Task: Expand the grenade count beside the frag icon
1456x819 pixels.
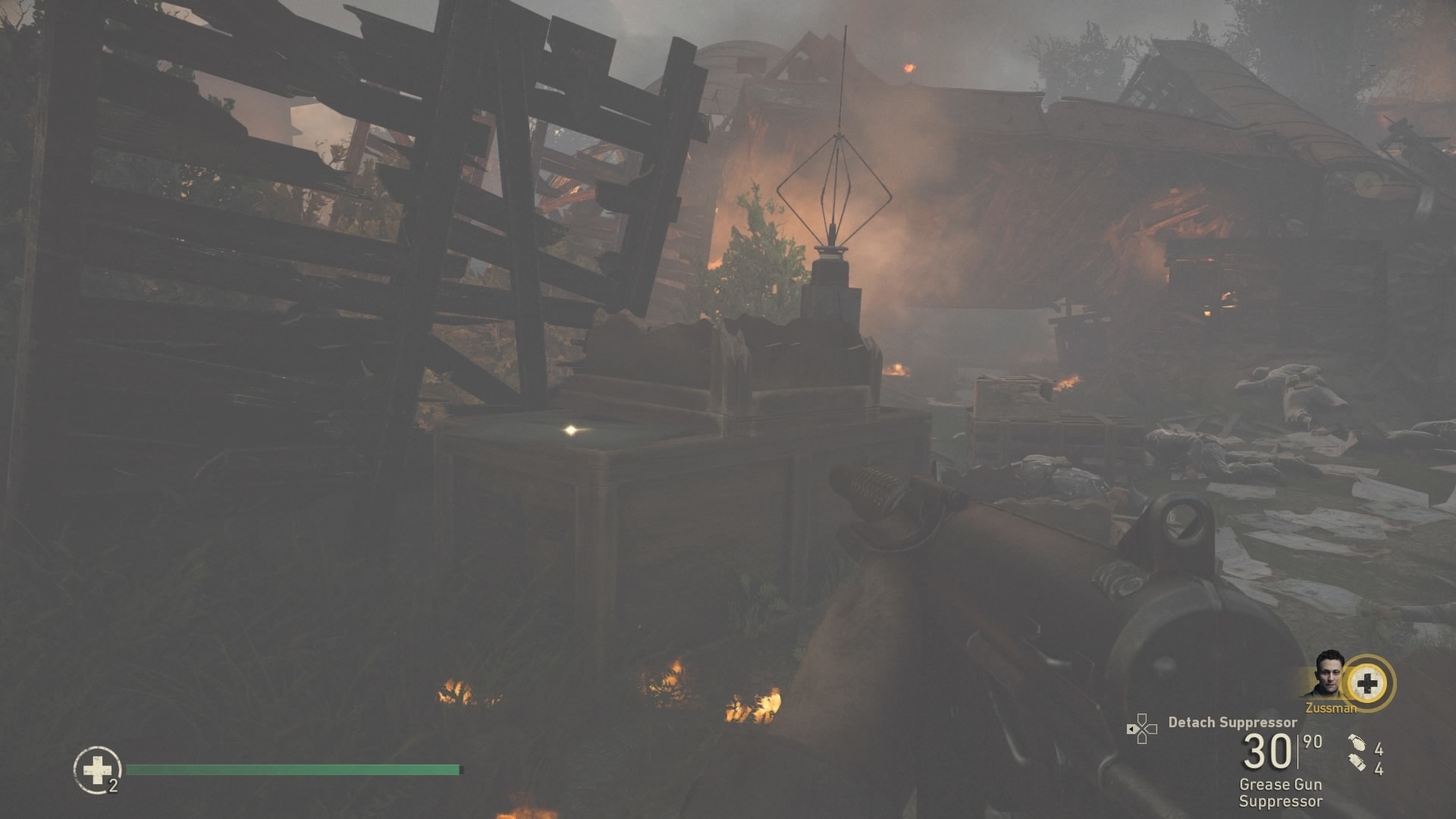Action: [1379, 747]
